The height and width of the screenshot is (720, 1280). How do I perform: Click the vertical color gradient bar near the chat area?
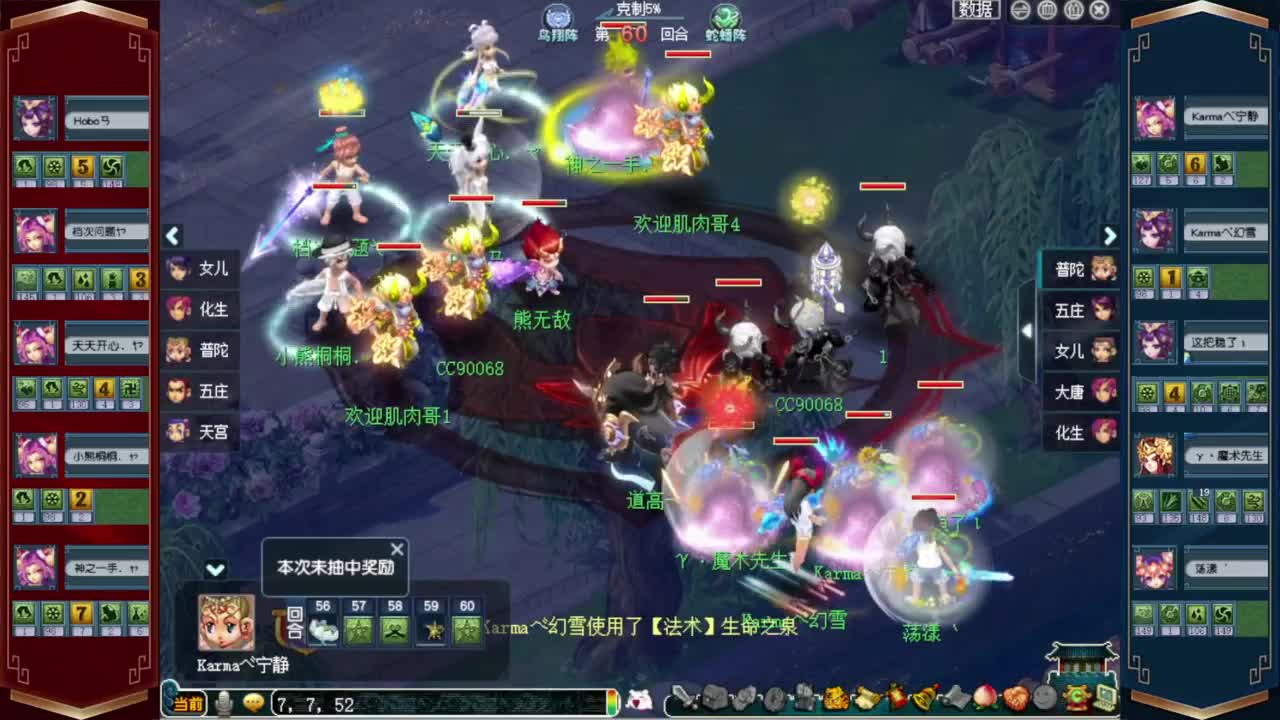tap(612, 702)
